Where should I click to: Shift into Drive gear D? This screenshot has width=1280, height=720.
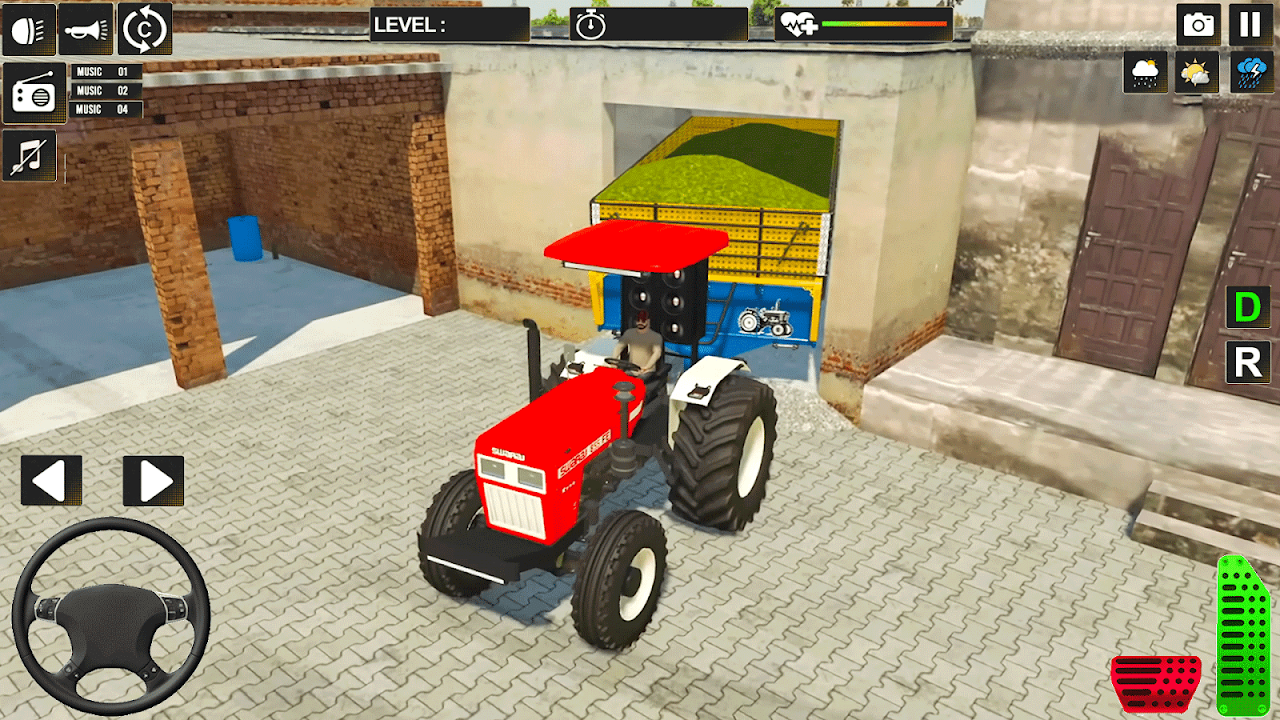(1248, 308)
